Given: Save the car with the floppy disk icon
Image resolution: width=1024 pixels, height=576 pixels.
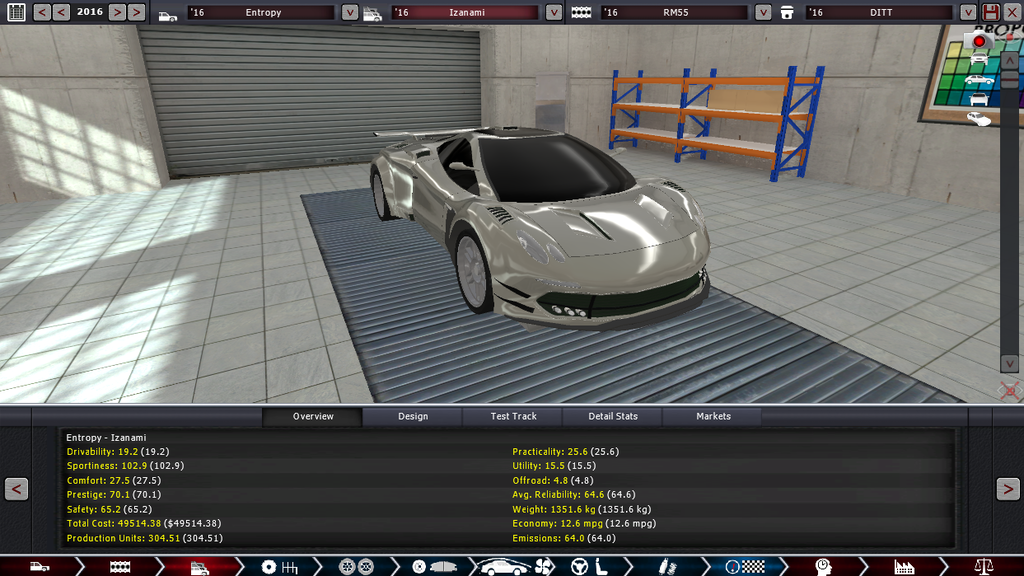Looking at the screenshot, I should (991, 12).
